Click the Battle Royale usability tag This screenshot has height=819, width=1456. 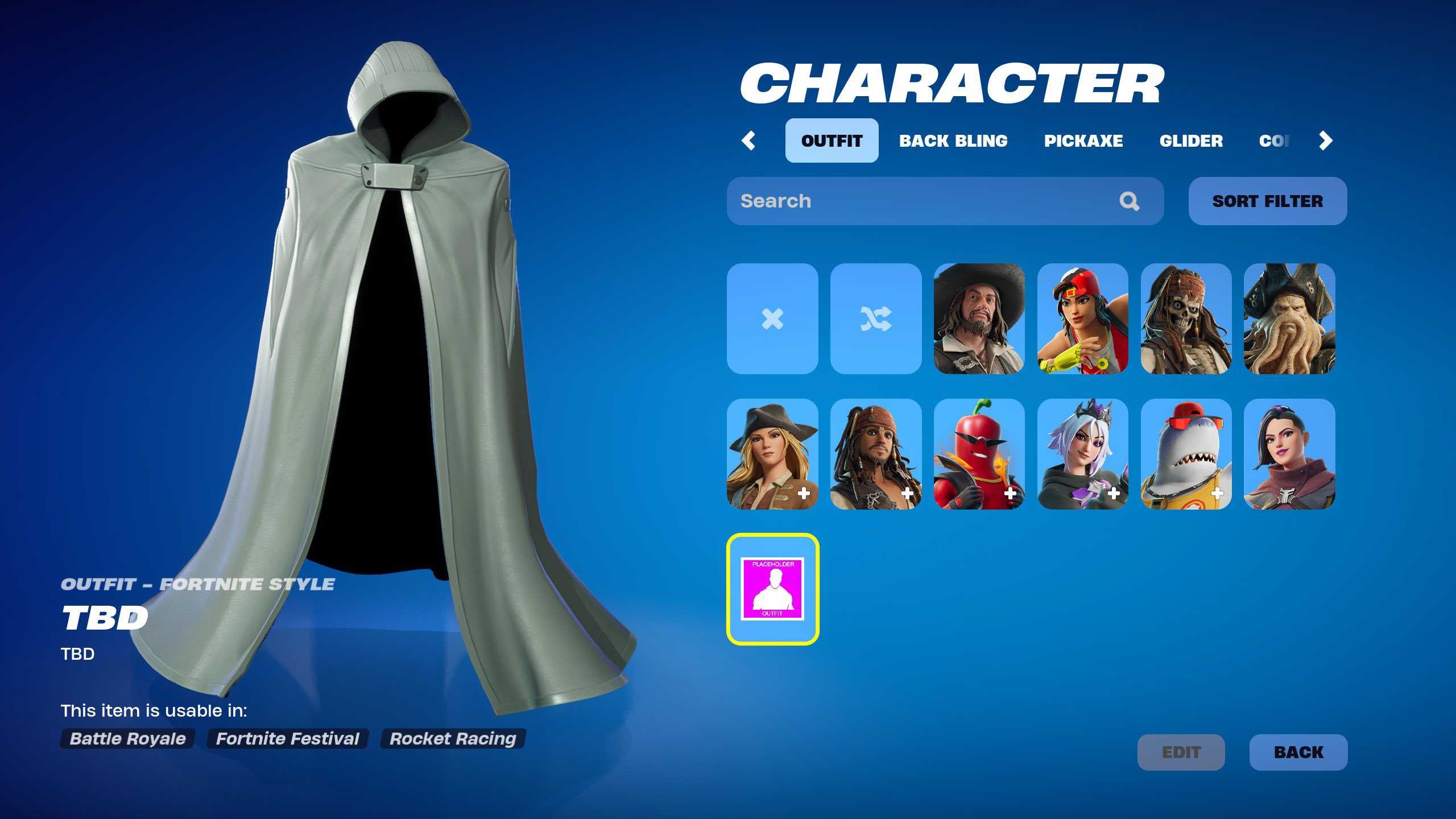[127, 738]
